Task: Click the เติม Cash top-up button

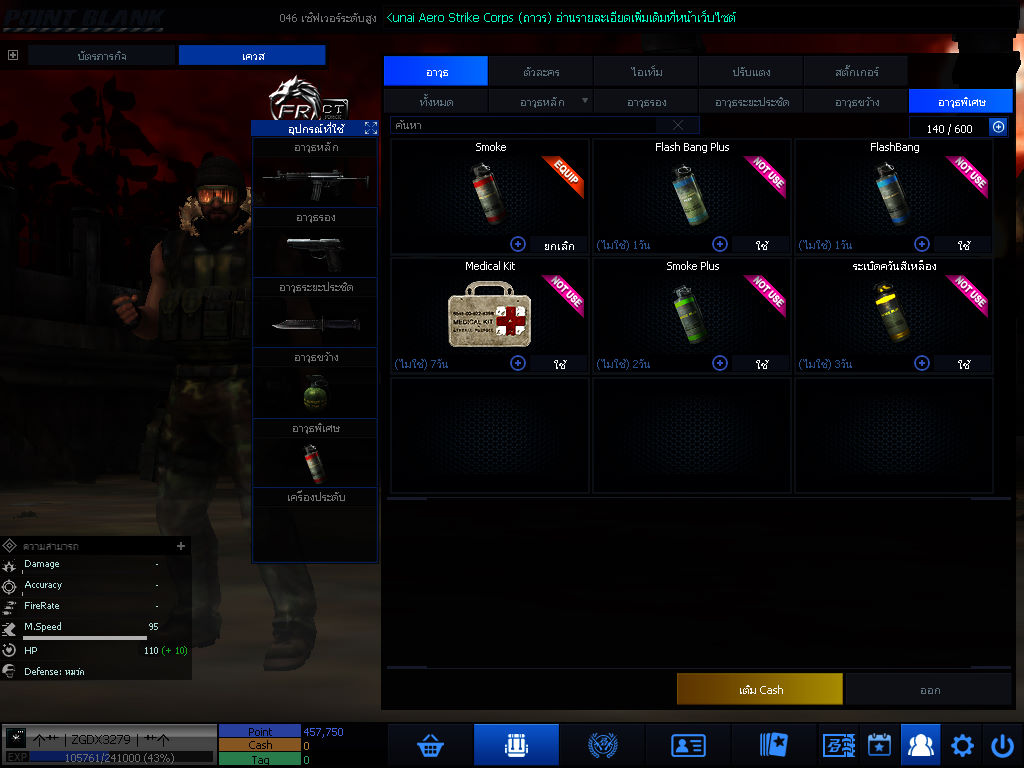Action: click(x=760, y=689)
